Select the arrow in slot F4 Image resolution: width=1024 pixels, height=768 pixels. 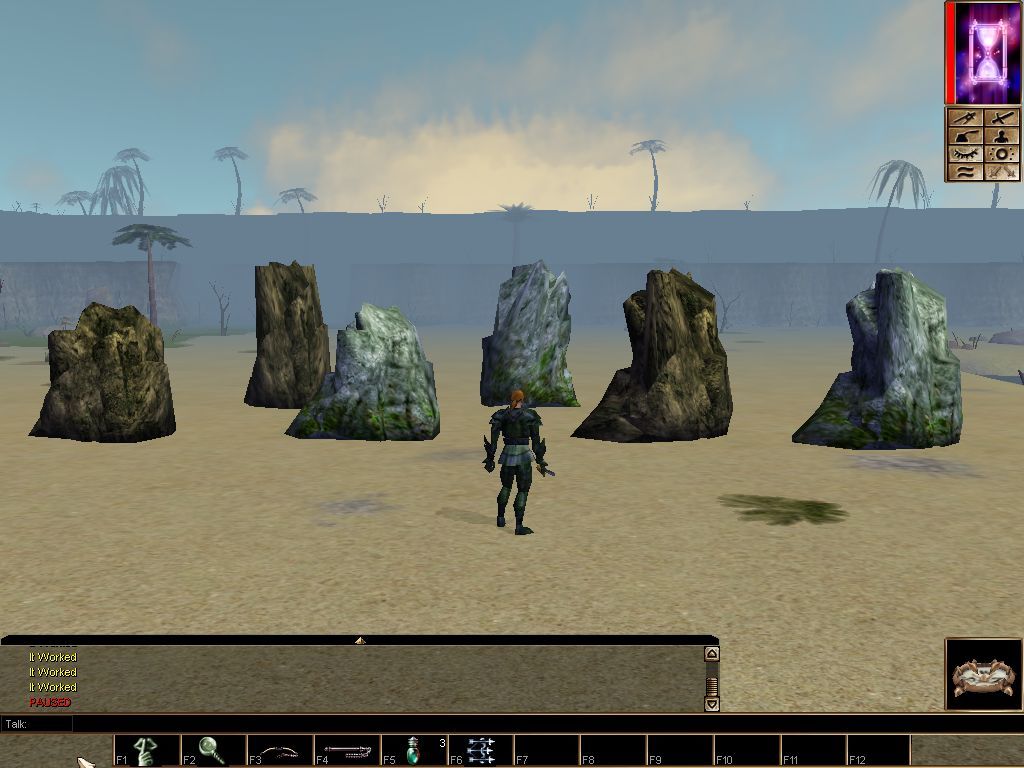coord(347,750)
